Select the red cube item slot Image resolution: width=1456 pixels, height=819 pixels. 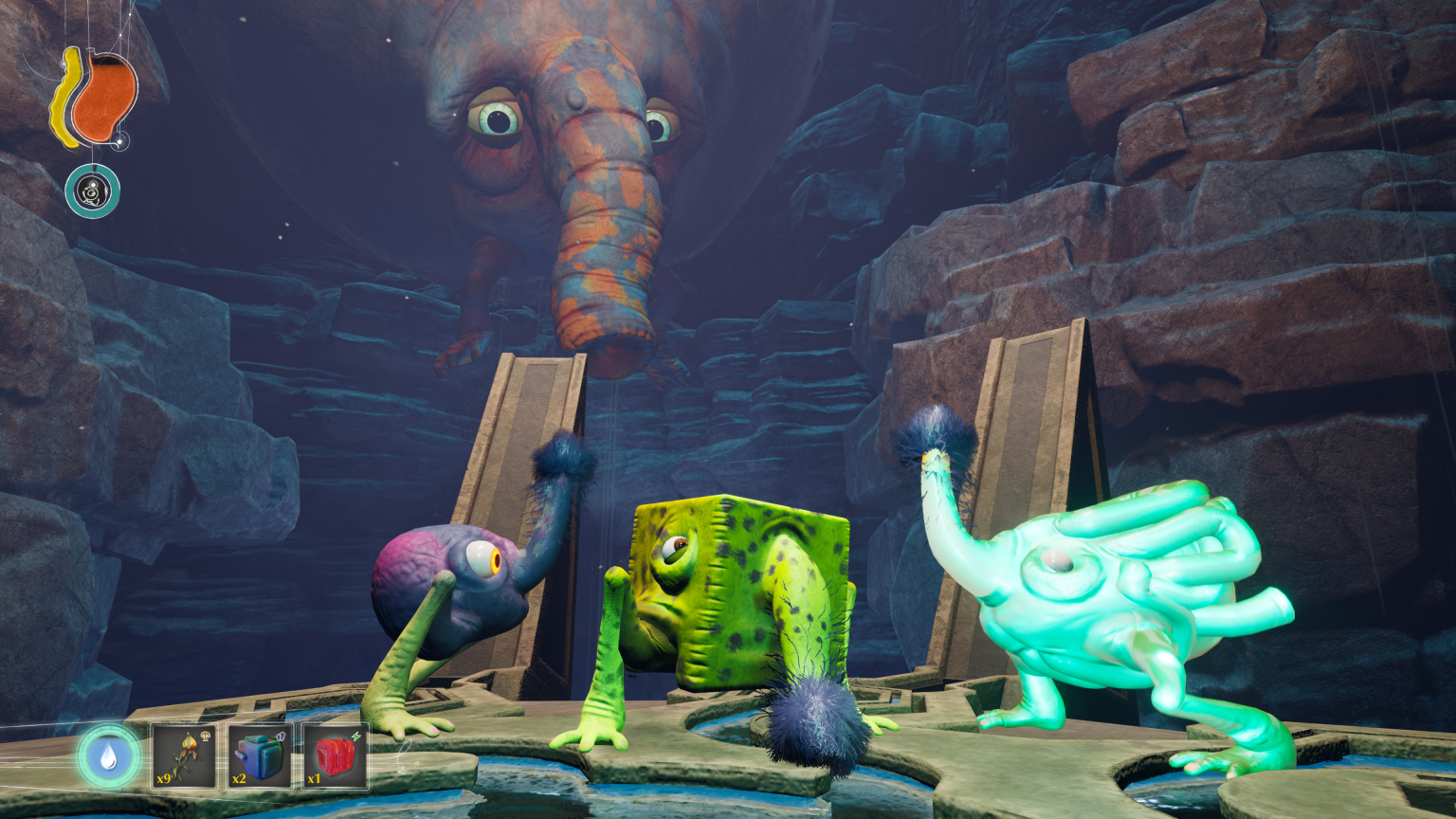point(336,756)
